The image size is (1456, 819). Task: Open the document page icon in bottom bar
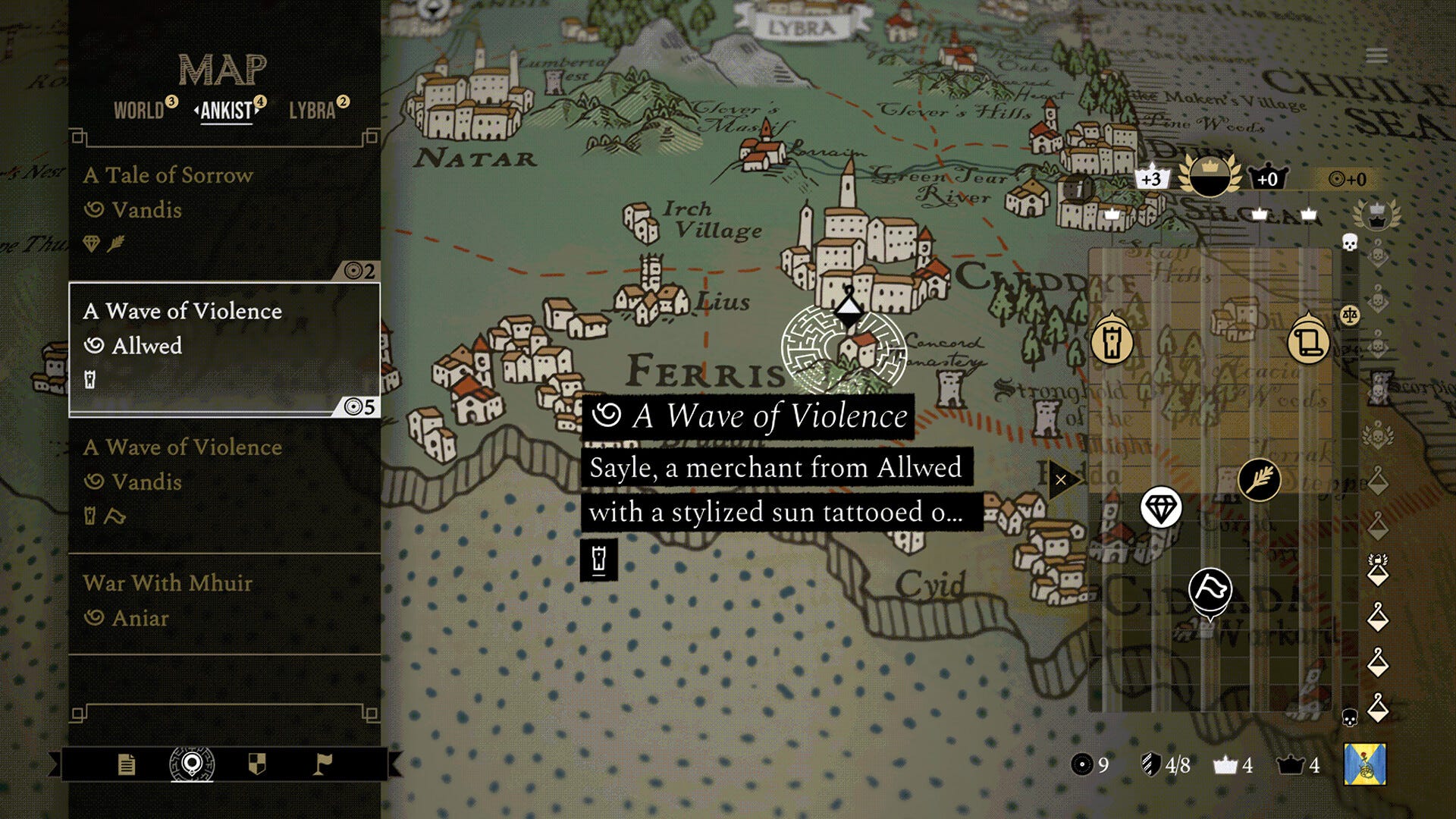[127, 764]
